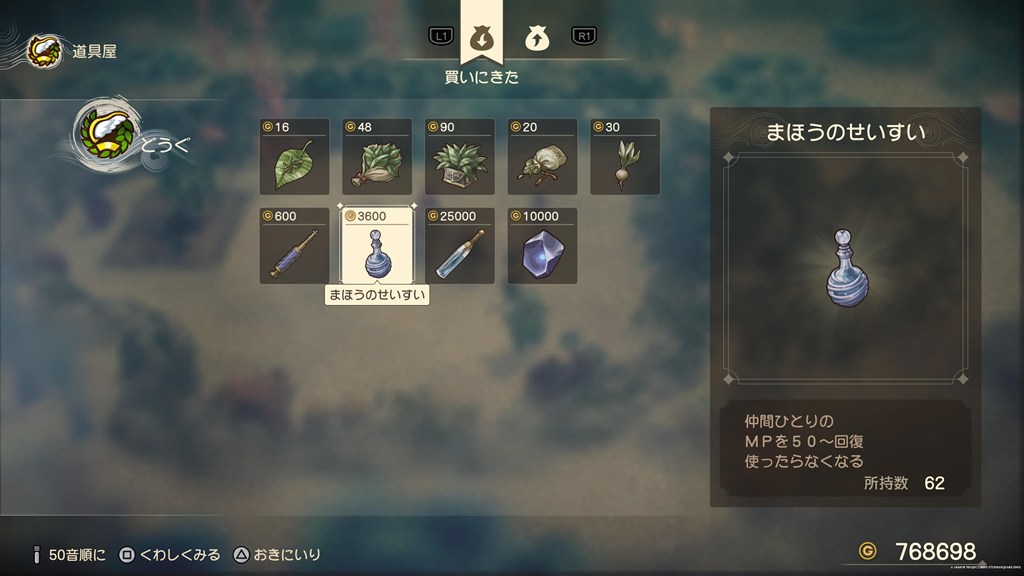This screenshot has height=576, width=1024.
Task: Select the potted spiky plant for 90
Action: tap(460, 157)
